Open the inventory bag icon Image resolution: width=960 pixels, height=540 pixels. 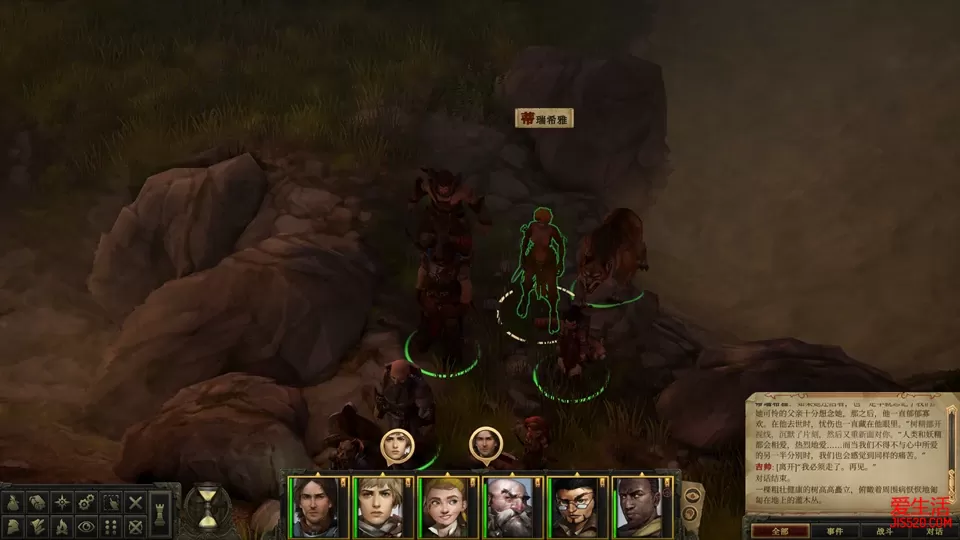[15, 503]
